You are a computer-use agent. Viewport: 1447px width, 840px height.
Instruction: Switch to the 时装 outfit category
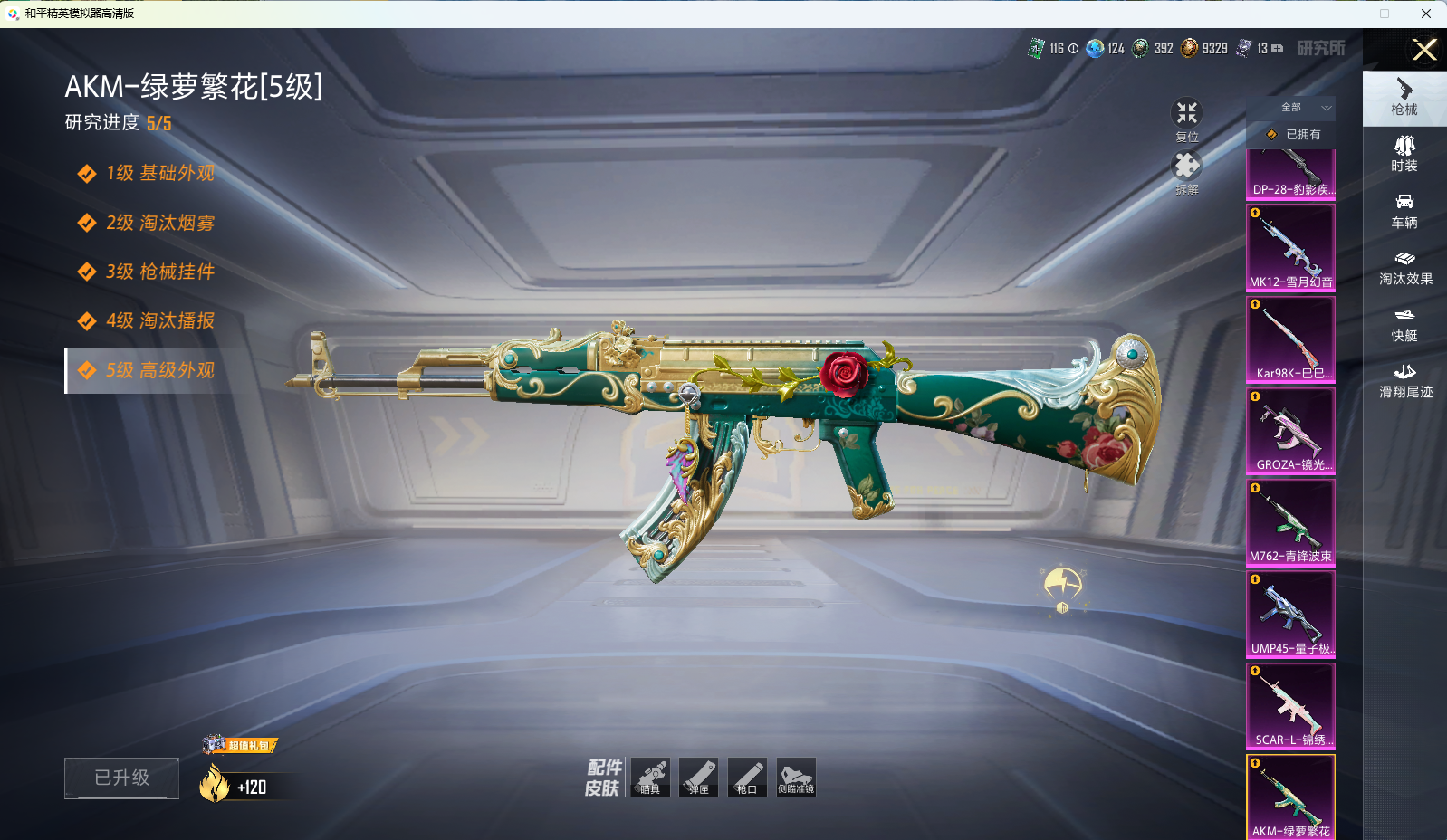(1404, 154)
